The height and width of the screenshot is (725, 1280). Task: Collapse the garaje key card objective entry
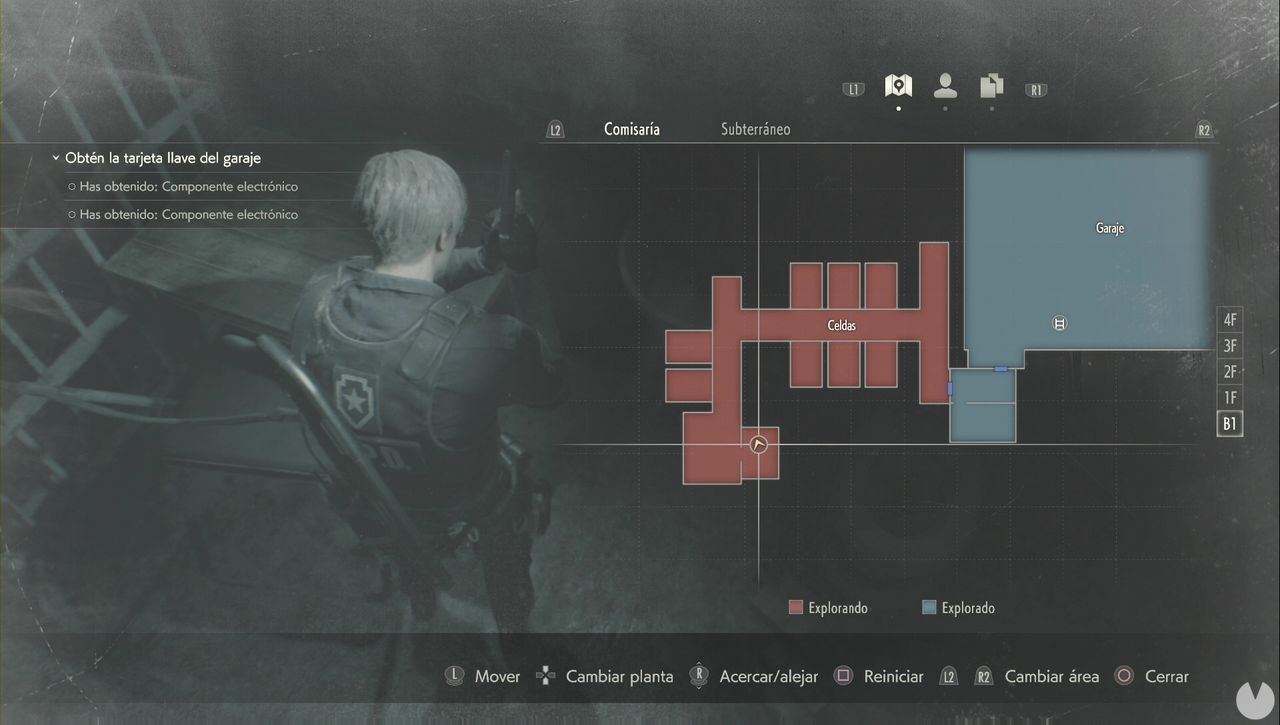point(55,157)
